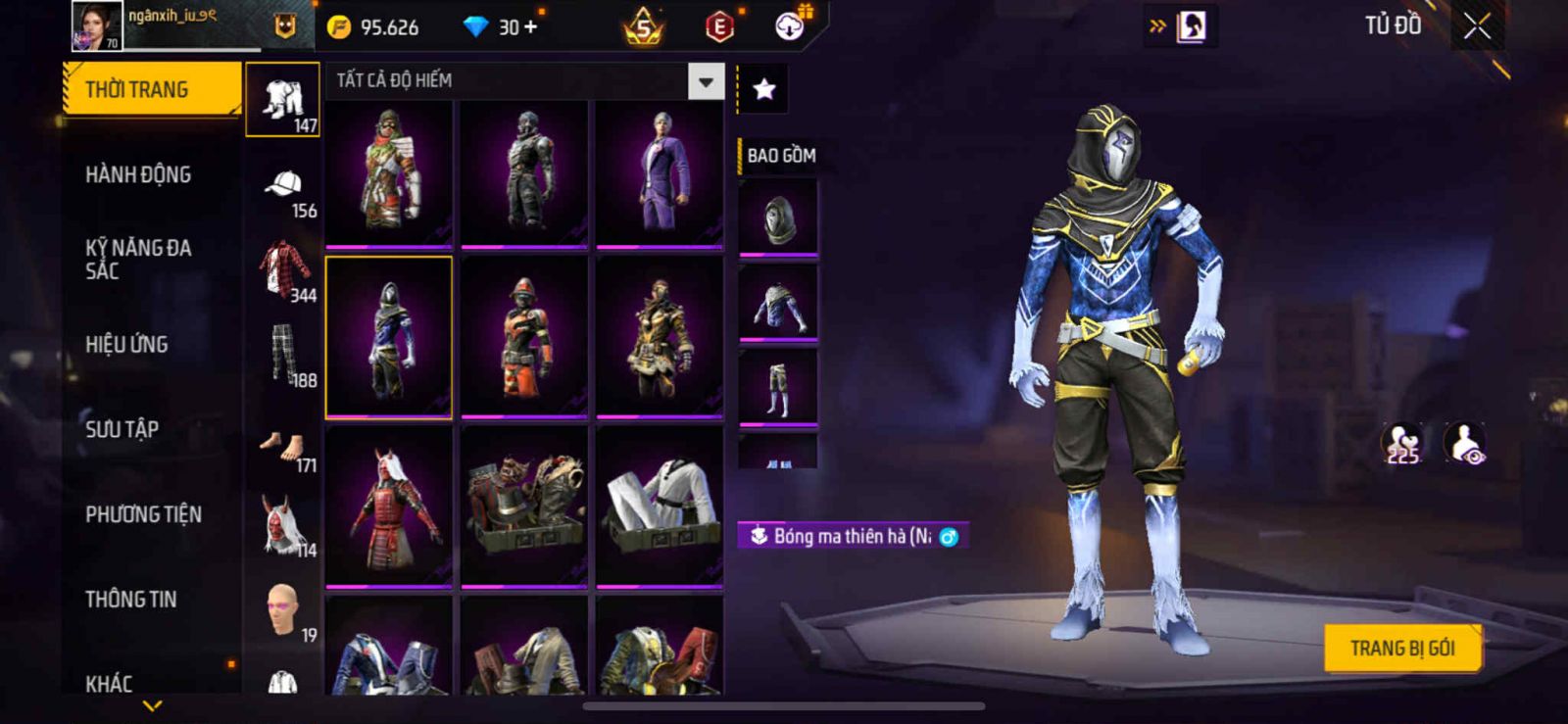Go to the SƯU TẬP tab
Image resolution: width=1568 pixels, height=724 pixels.
pos(122,429)
